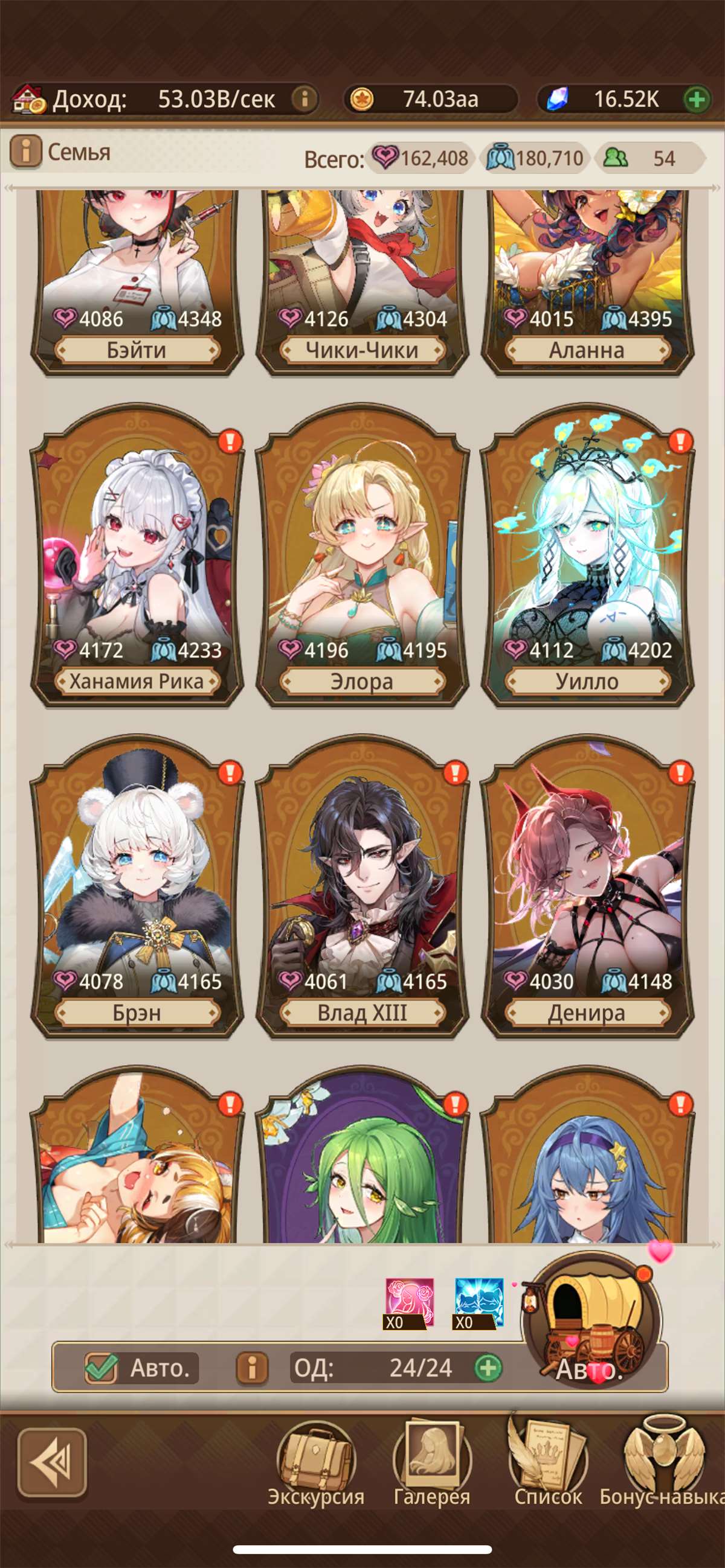Screen dimensions: 725x1568
Task: Add more ОД action points
Action: (488, 1368)
